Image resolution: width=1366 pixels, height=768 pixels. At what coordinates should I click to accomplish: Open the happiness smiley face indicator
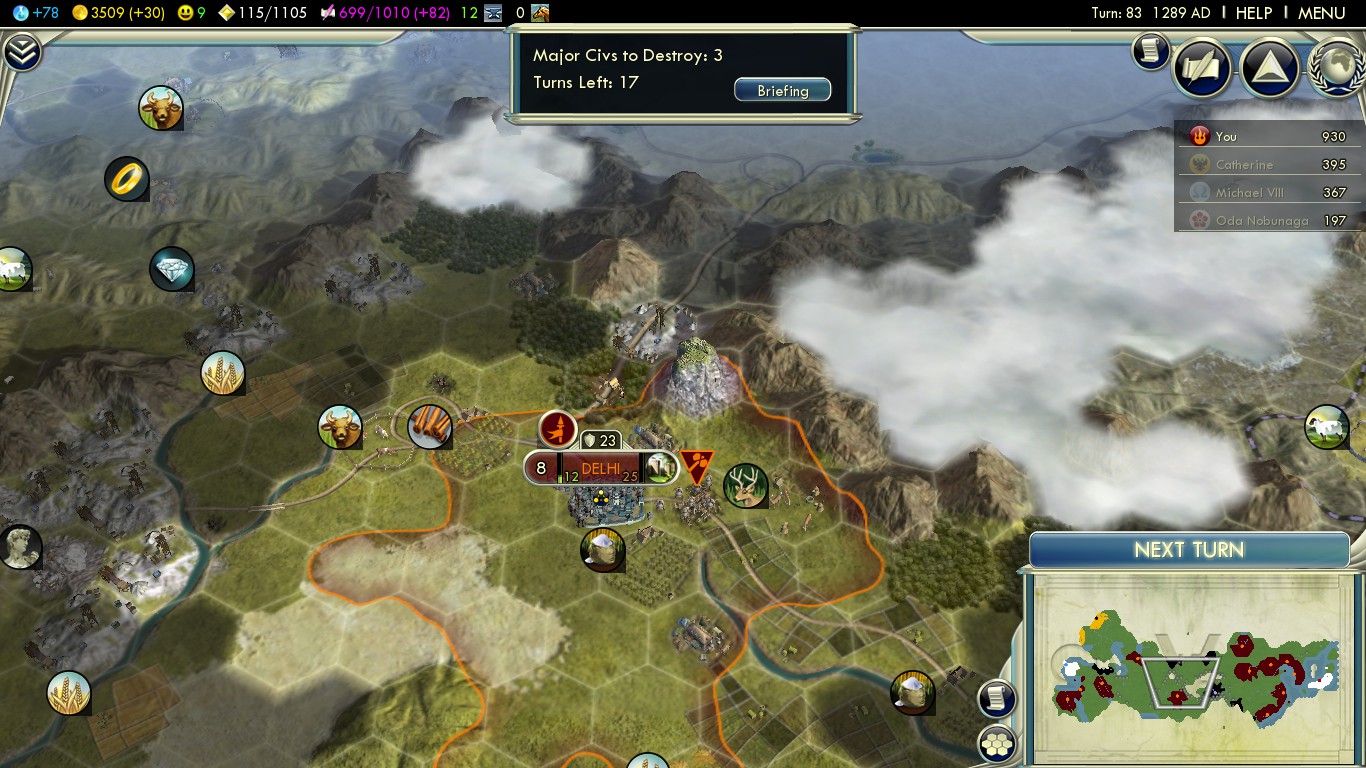191,13
